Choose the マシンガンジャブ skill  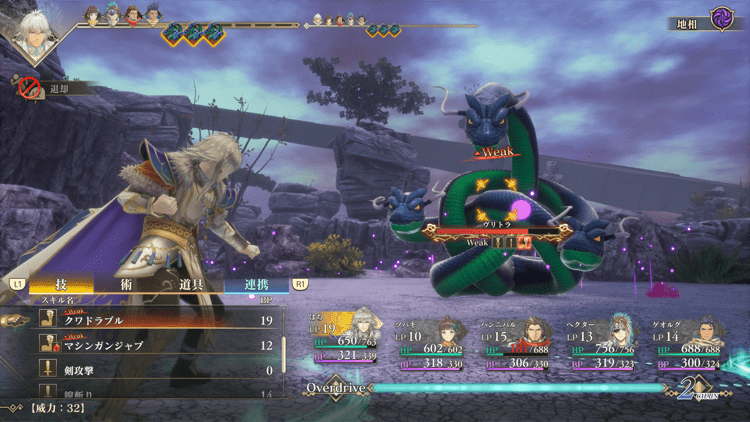[x=150, y=345]
